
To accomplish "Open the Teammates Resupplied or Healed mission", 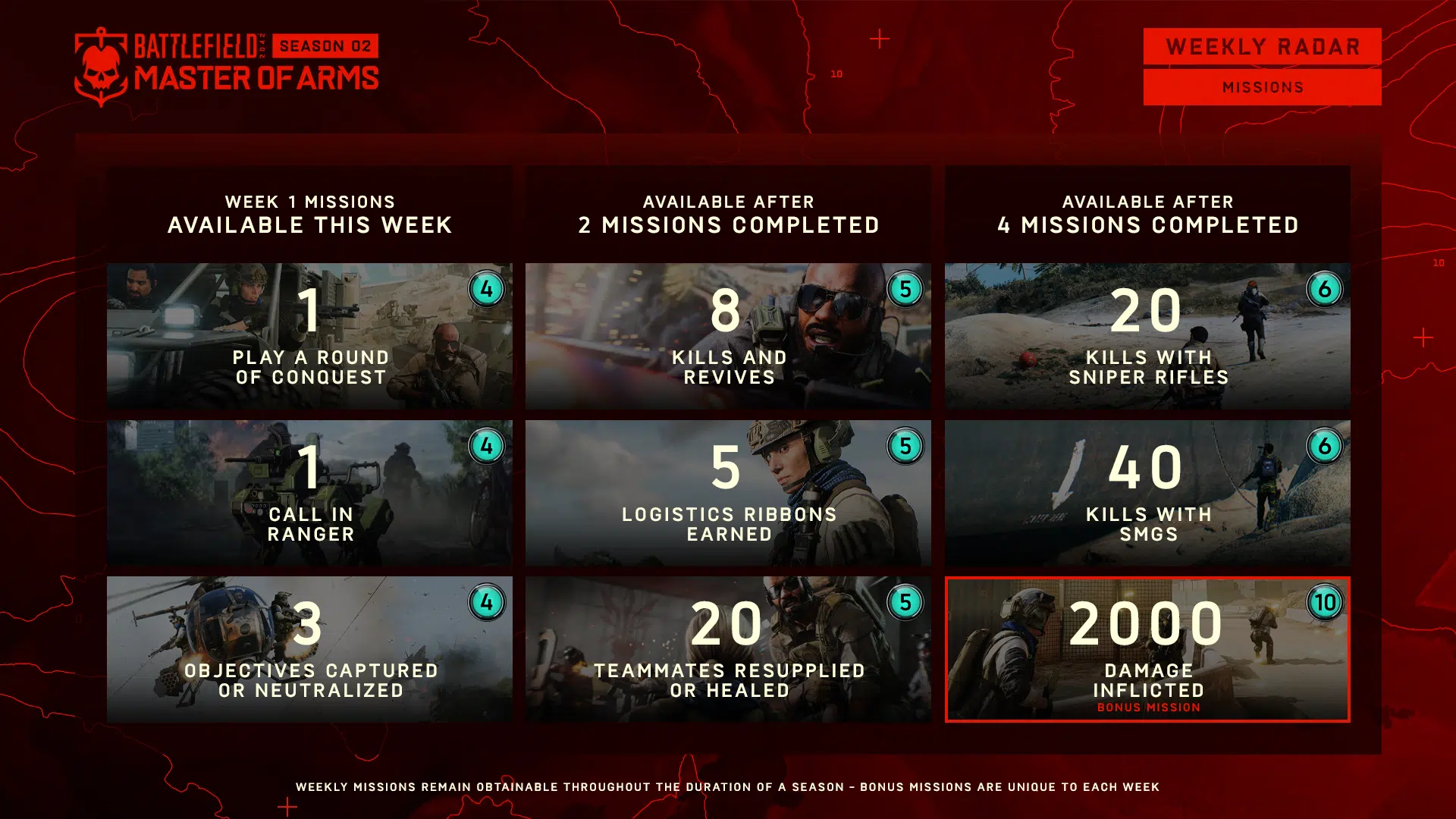I will point(728,649).
